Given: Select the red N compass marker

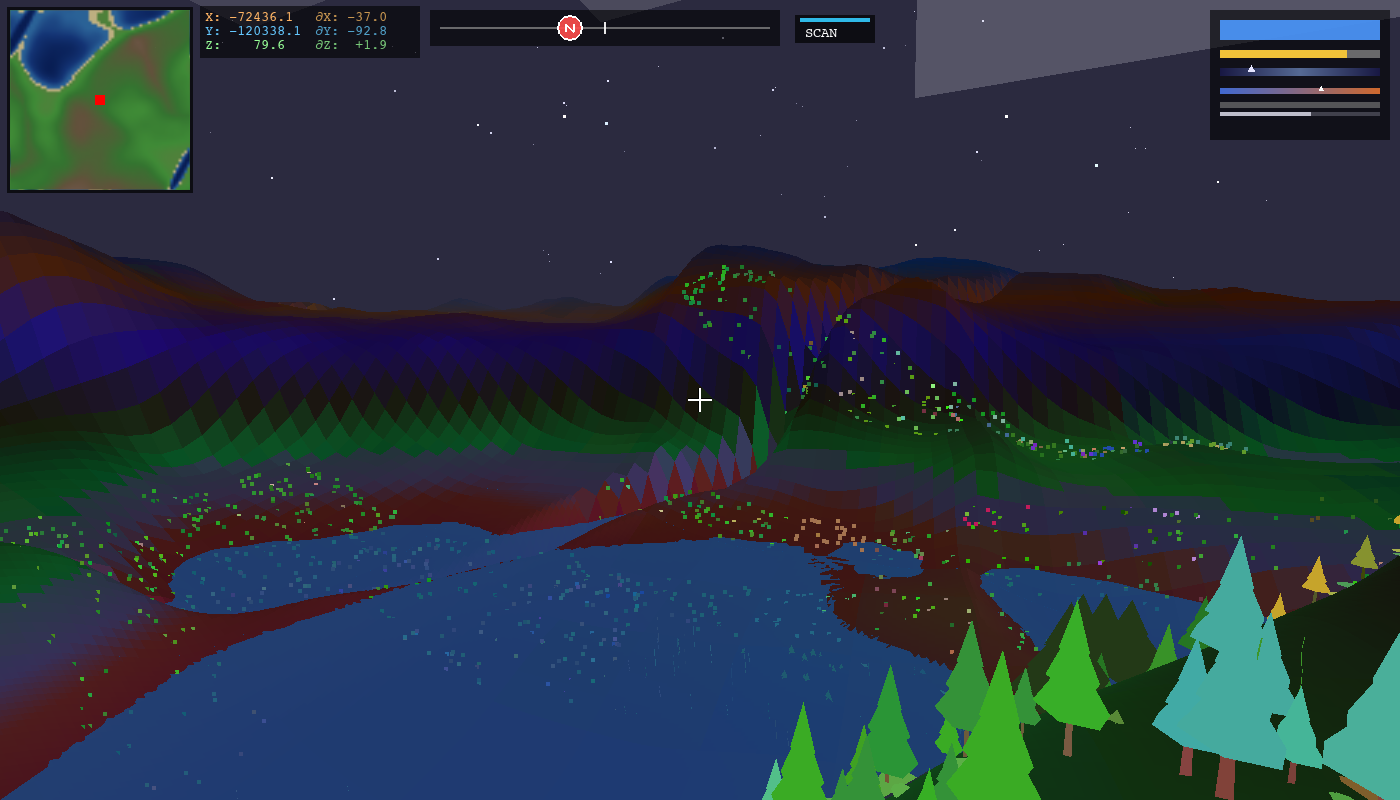Looking at the screenshot, I should click(570, 28).
